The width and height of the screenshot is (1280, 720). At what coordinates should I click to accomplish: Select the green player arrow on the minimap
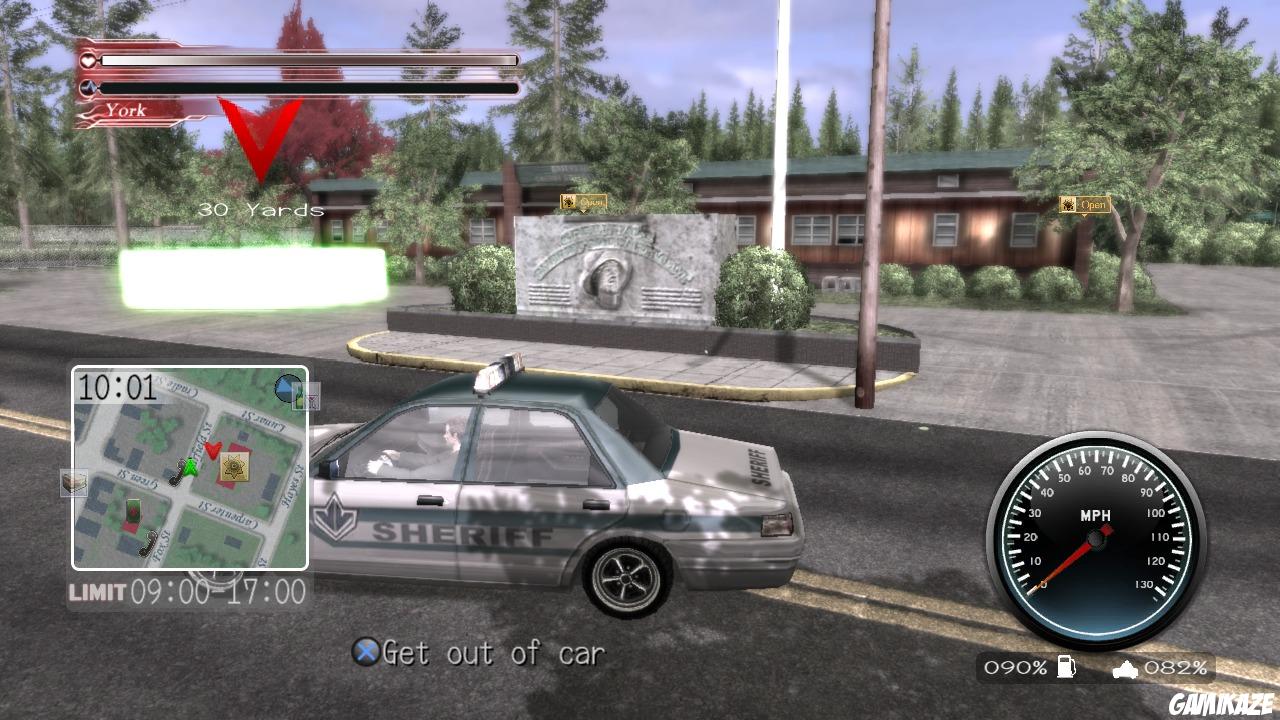190,466
